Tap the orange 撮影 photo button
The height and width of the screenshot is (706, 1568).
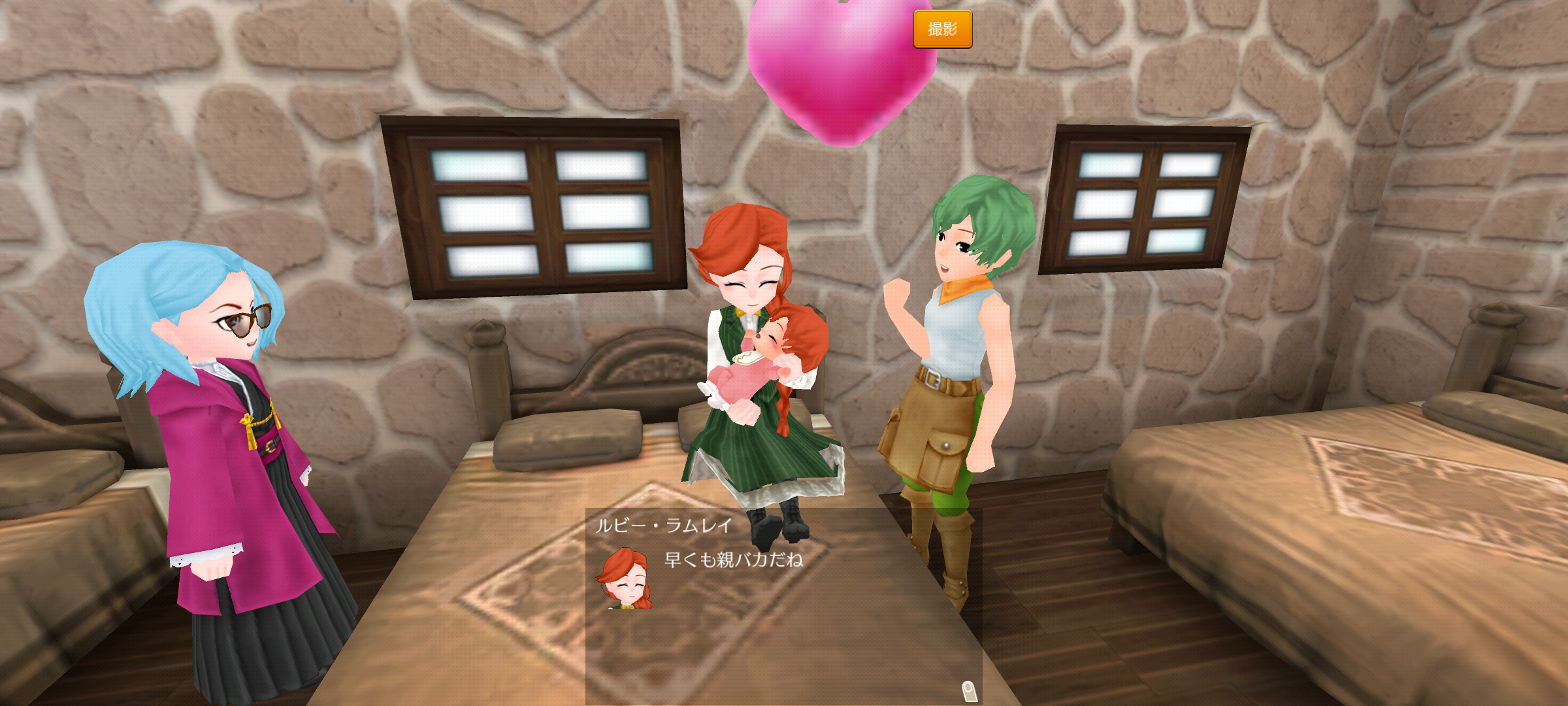[942, 29]
